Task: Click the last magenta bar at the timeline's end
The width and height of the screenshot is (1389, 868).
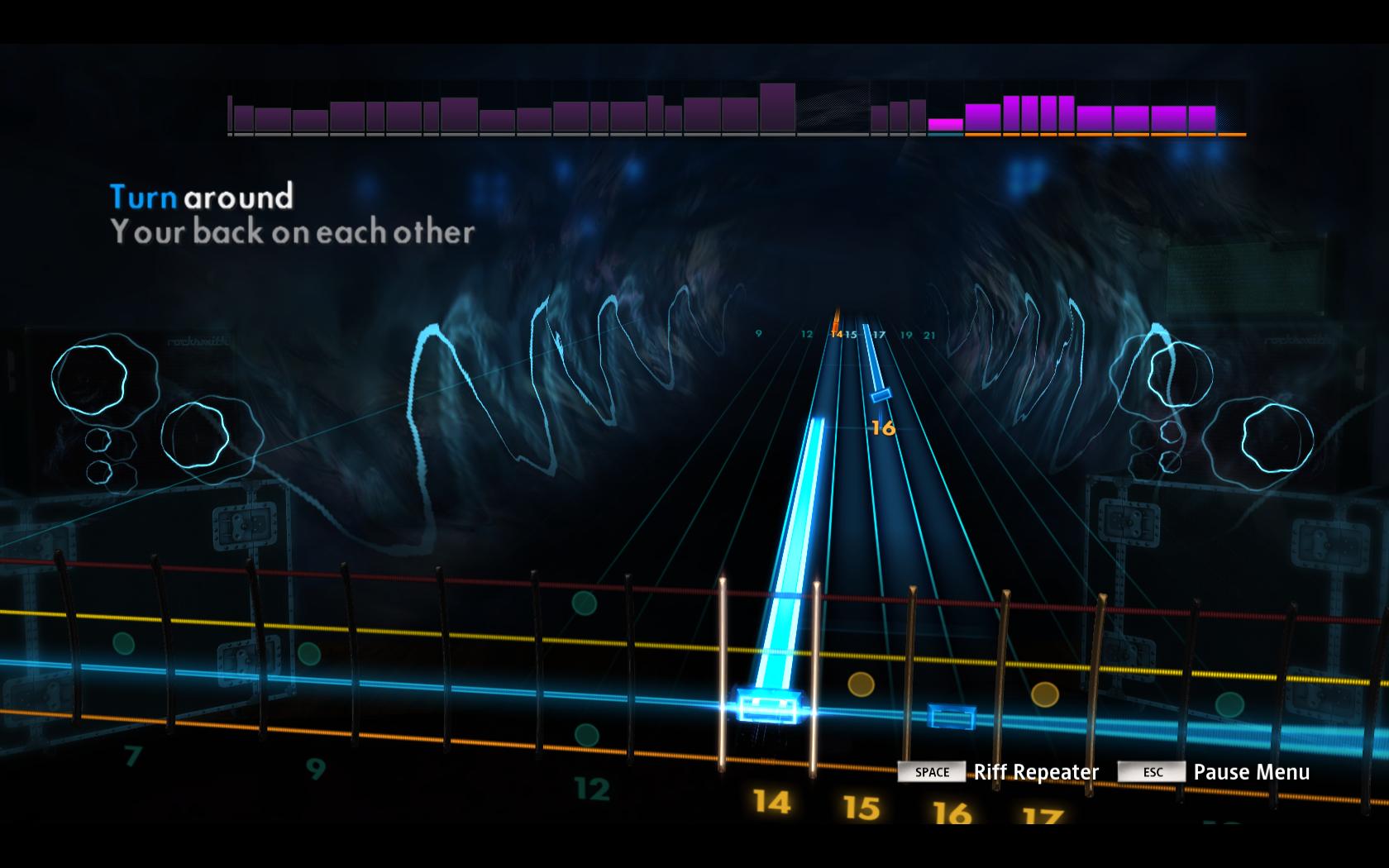Action: click(1200, 120)
